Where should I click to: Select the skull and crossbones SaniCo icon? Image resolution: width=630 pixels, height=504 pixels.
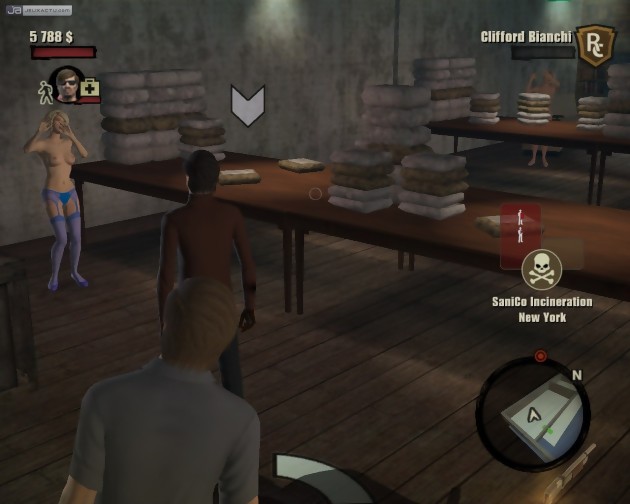click(x=541, y=270)
